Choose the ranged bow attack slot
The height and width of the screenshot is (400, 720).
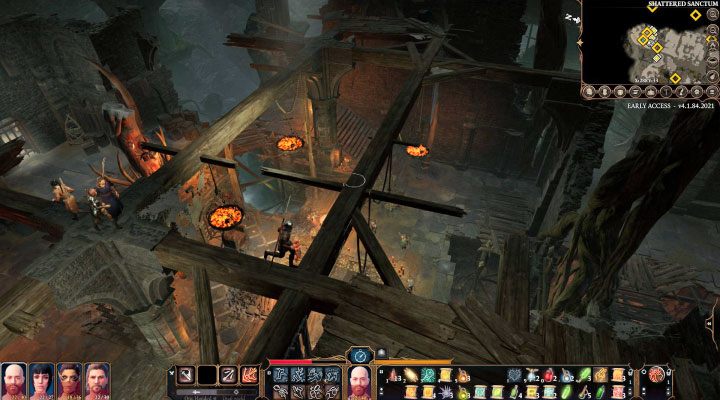pos(229,375)
